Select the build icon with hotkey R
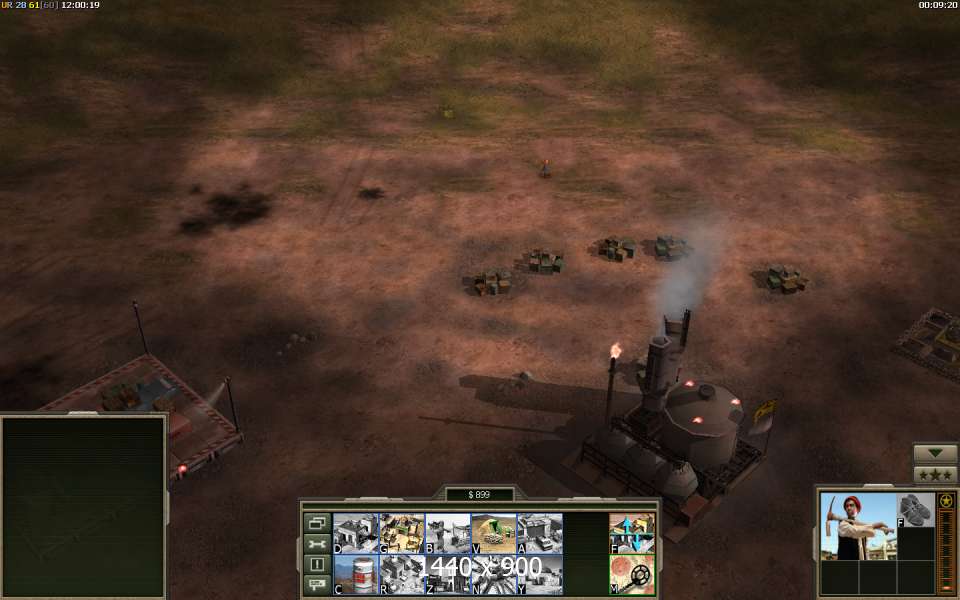 point(401,574)
